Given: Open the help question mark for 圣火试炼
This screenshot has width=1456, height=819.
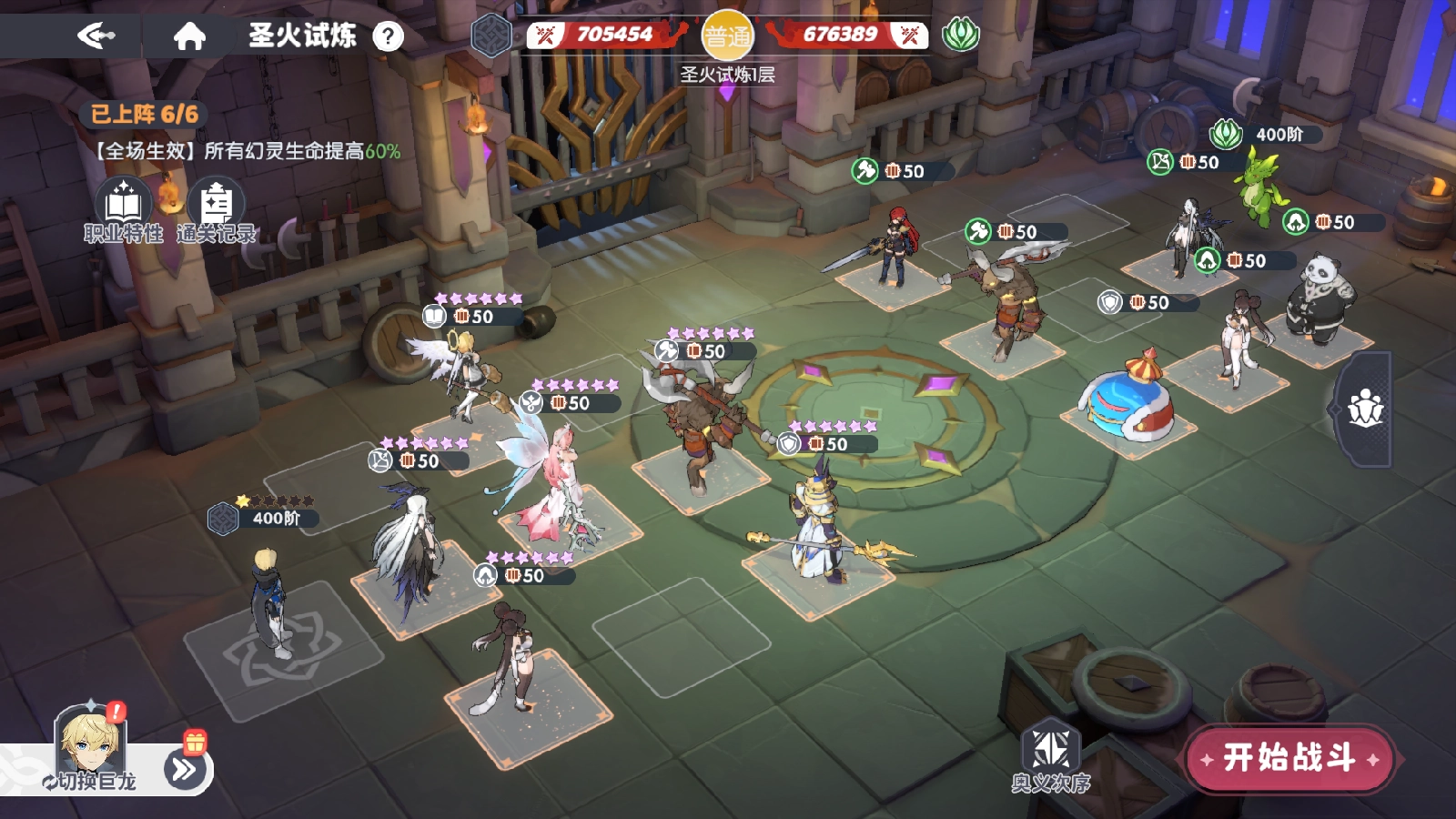Looking at the screenshot, I should point(389,36).
